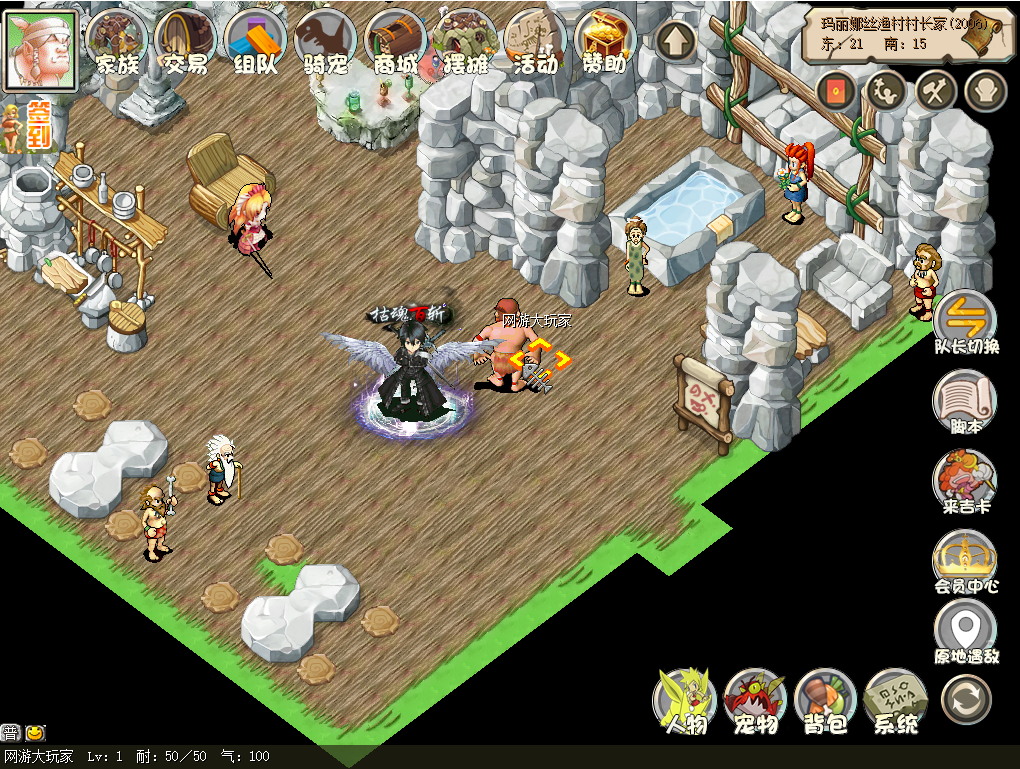
Task: Open the 签到 daily sign-in
Action: tap(38, 124)
